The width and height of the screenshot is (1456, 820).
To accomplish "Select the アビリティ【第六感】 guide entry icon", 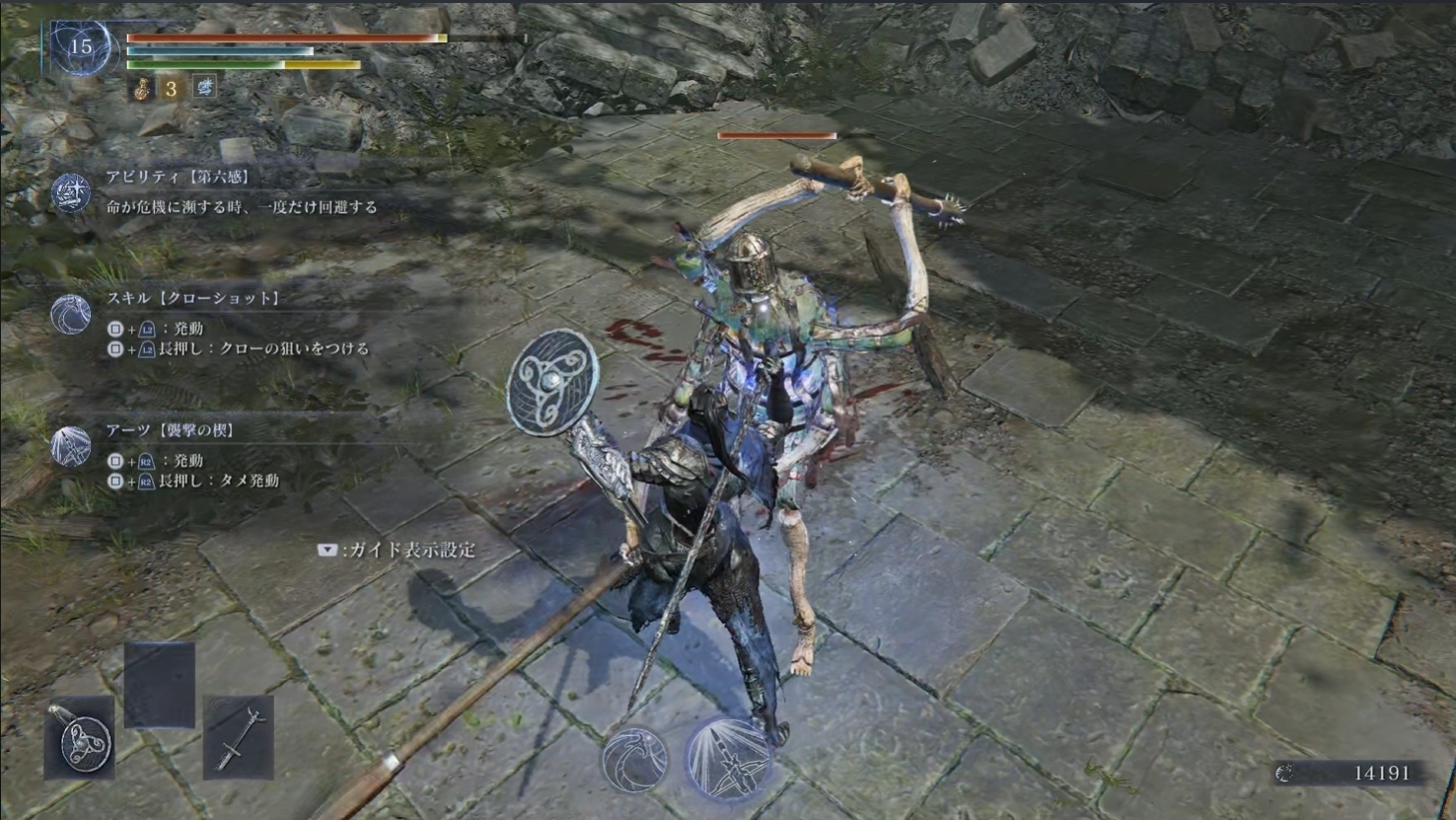I will tap(71, 192).
